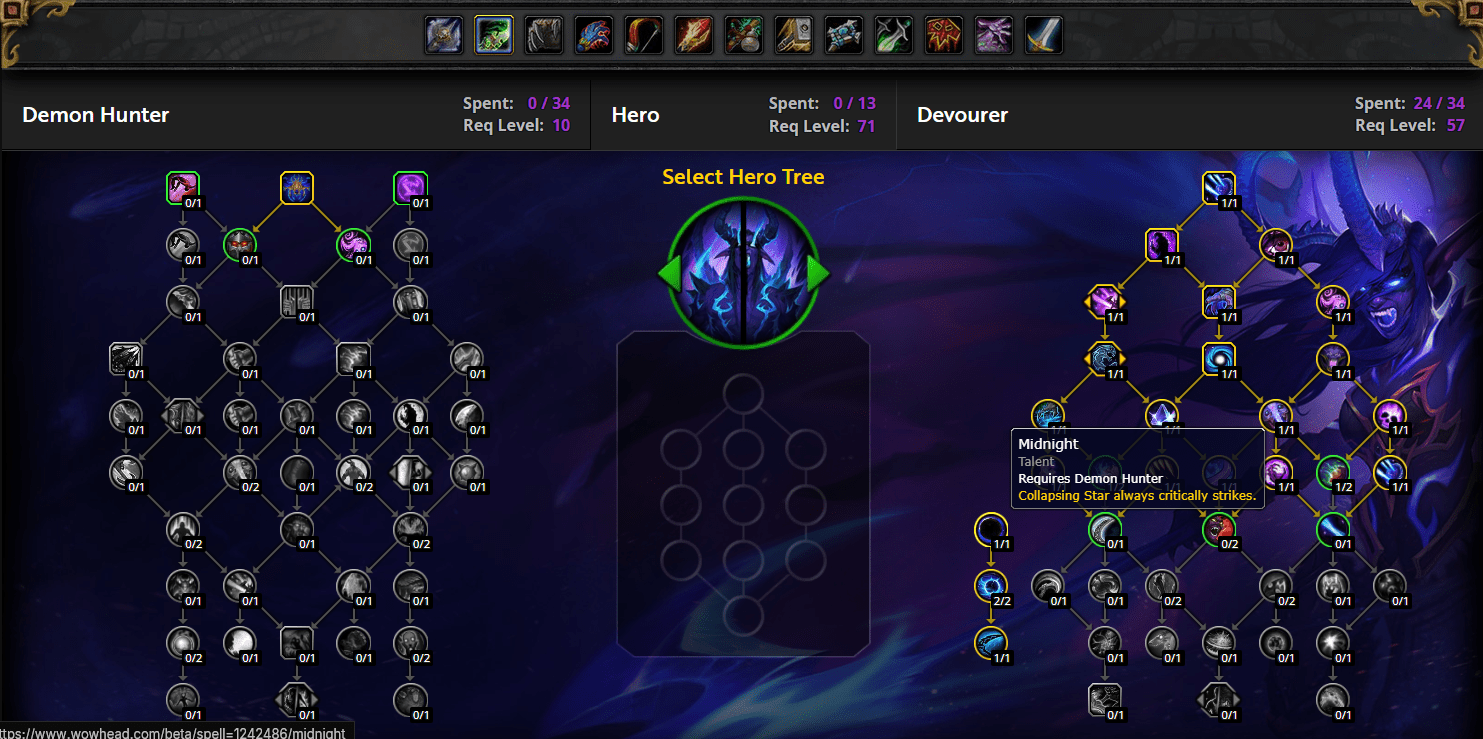
Task: Select the Warrior class icon
Action: click(1043, 34)
